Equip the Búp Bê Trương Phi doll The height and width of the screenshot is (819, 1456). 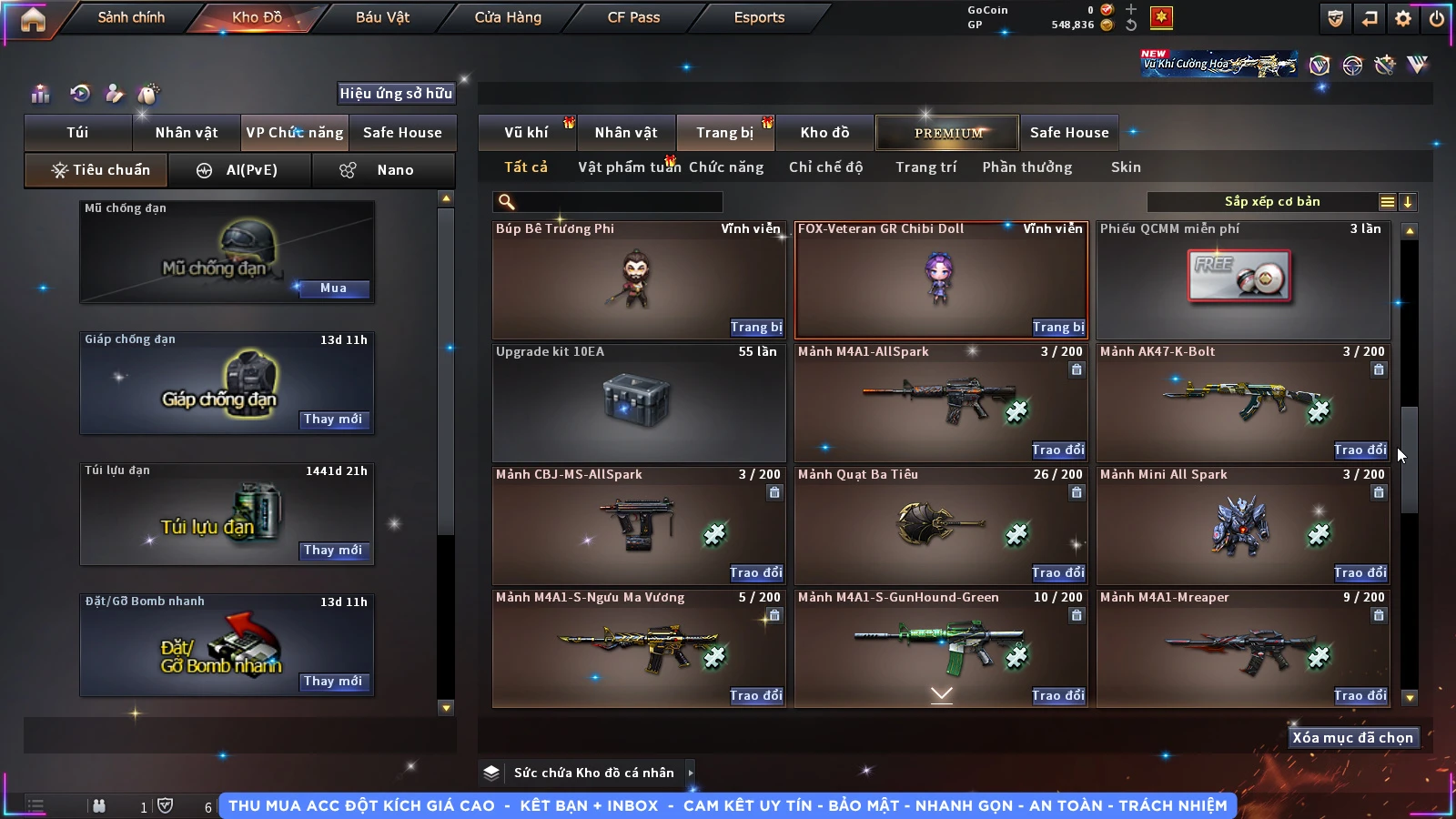pos(755,328)
